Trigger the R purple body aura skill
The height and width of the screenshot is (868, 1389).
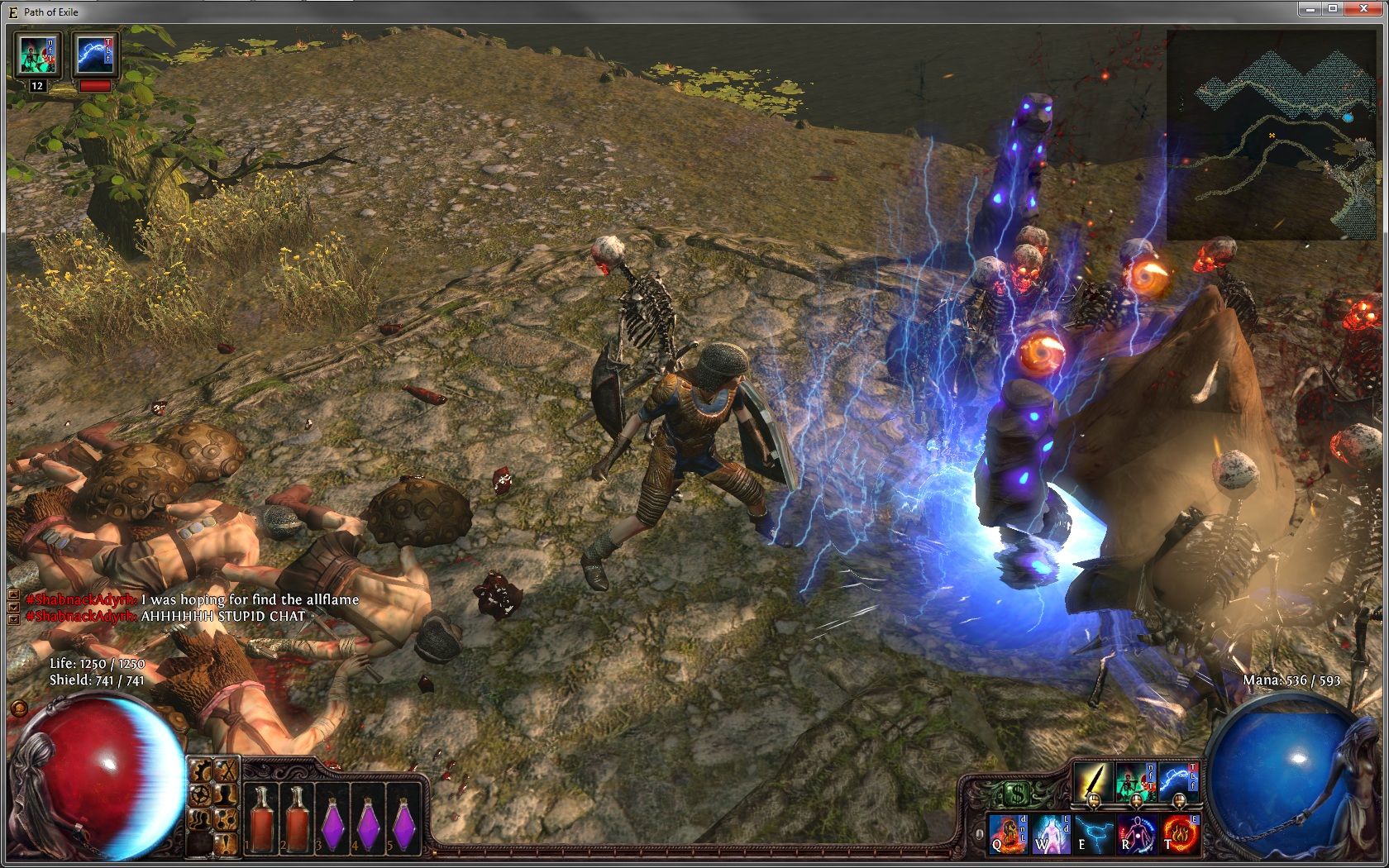coord(1138,833)
